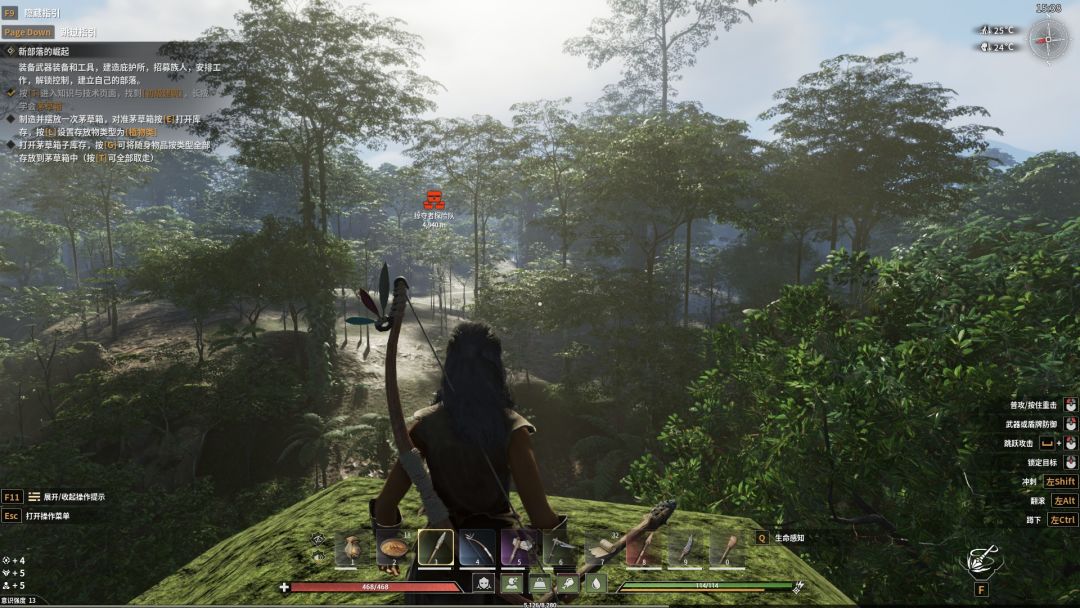Screen dimensions: 1080x608
Task: Choose the highlighted spear in the hotbar
Action: pyautogui.click(x=436, y=548)
